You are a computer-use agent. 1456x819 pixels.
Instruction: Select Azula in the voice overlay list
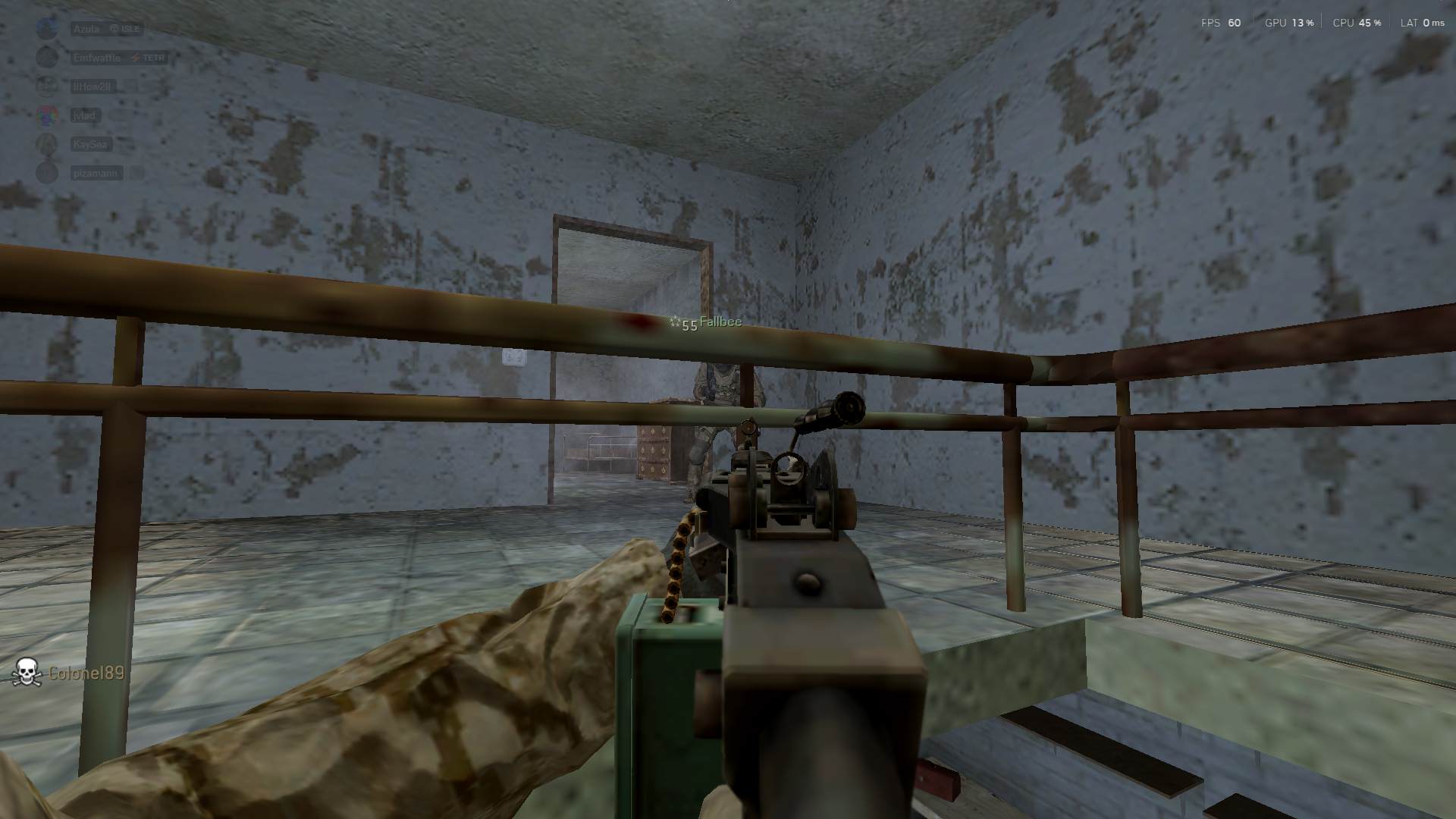[x=86, y=29]
